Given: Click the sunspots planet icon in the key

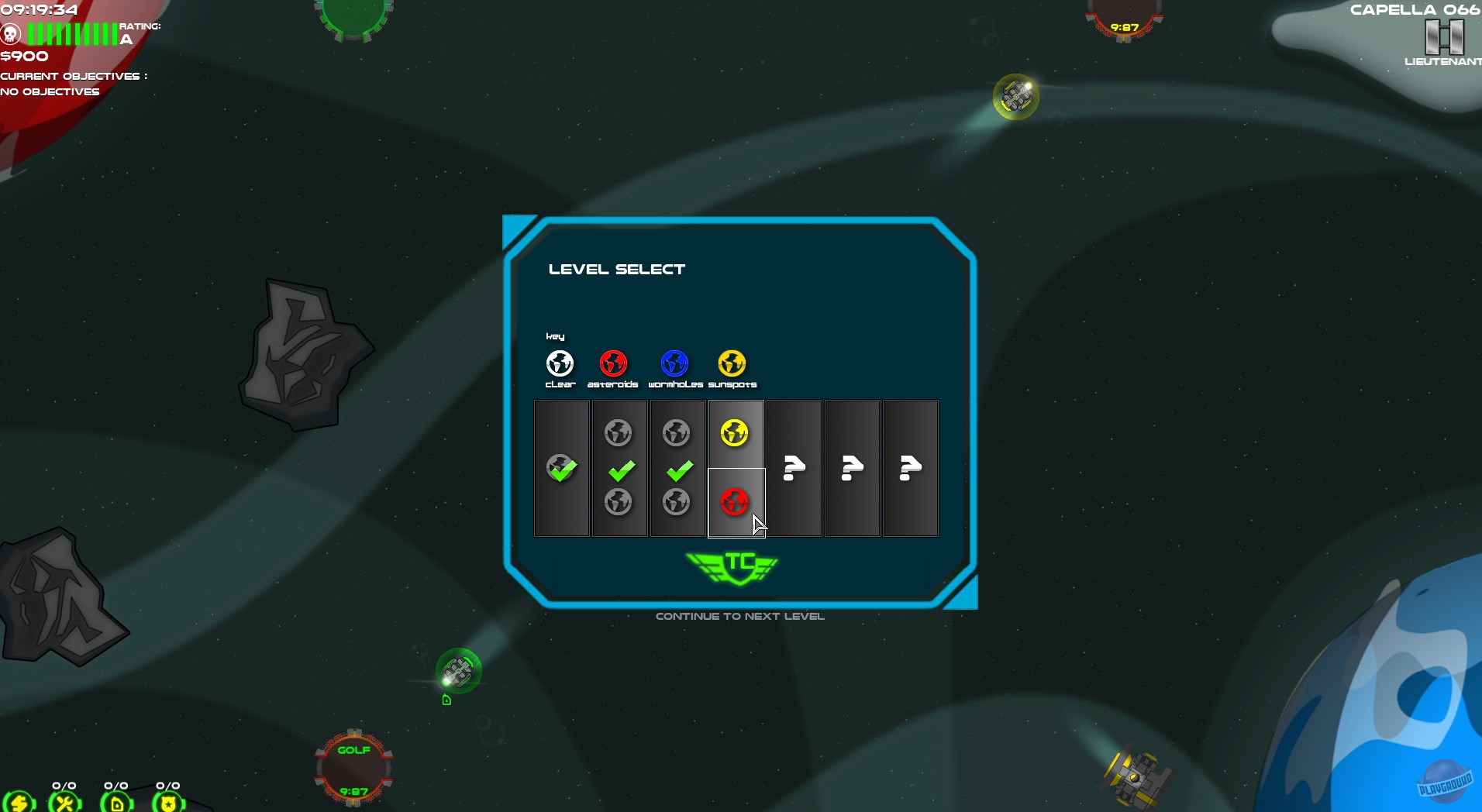Looking at the screenshot, I should coord(732,361).
